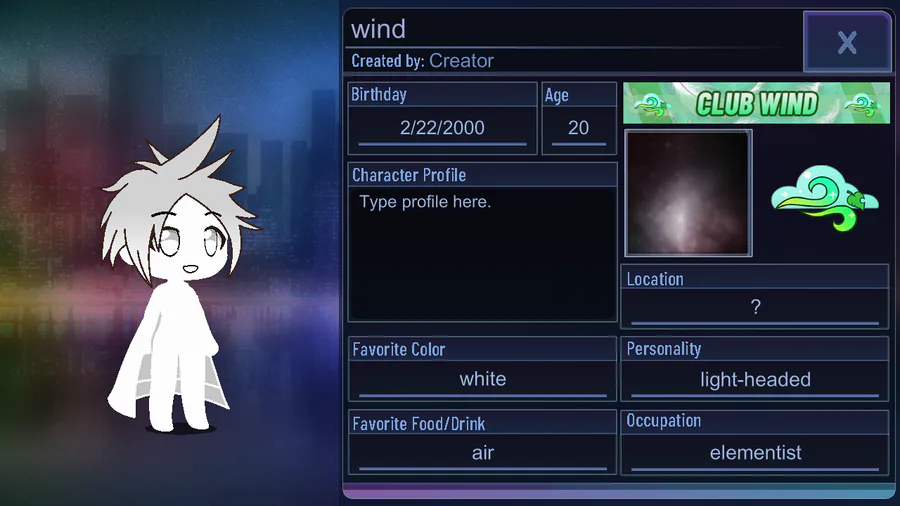Edit the Location field
Viewport: 900px width, 506px height.
point(755,308)
